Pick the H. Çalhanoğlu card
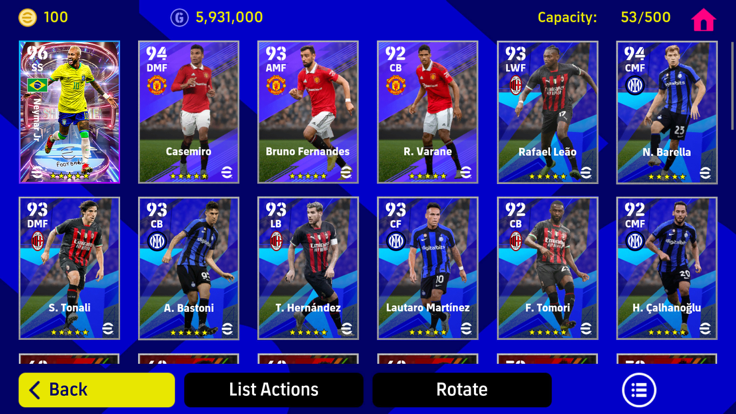This screenshot has width=736, height=414. pyautogui.click(x=666, y=268)
